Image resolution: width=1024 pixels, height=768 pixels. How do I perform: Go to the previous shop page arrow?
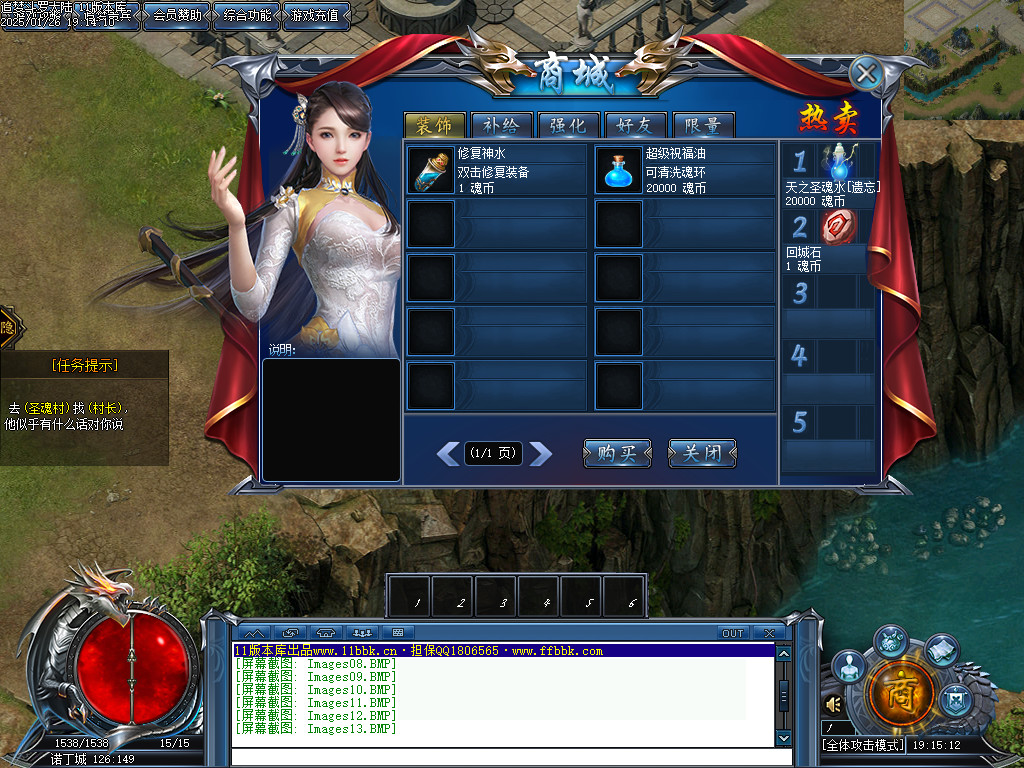448,454
